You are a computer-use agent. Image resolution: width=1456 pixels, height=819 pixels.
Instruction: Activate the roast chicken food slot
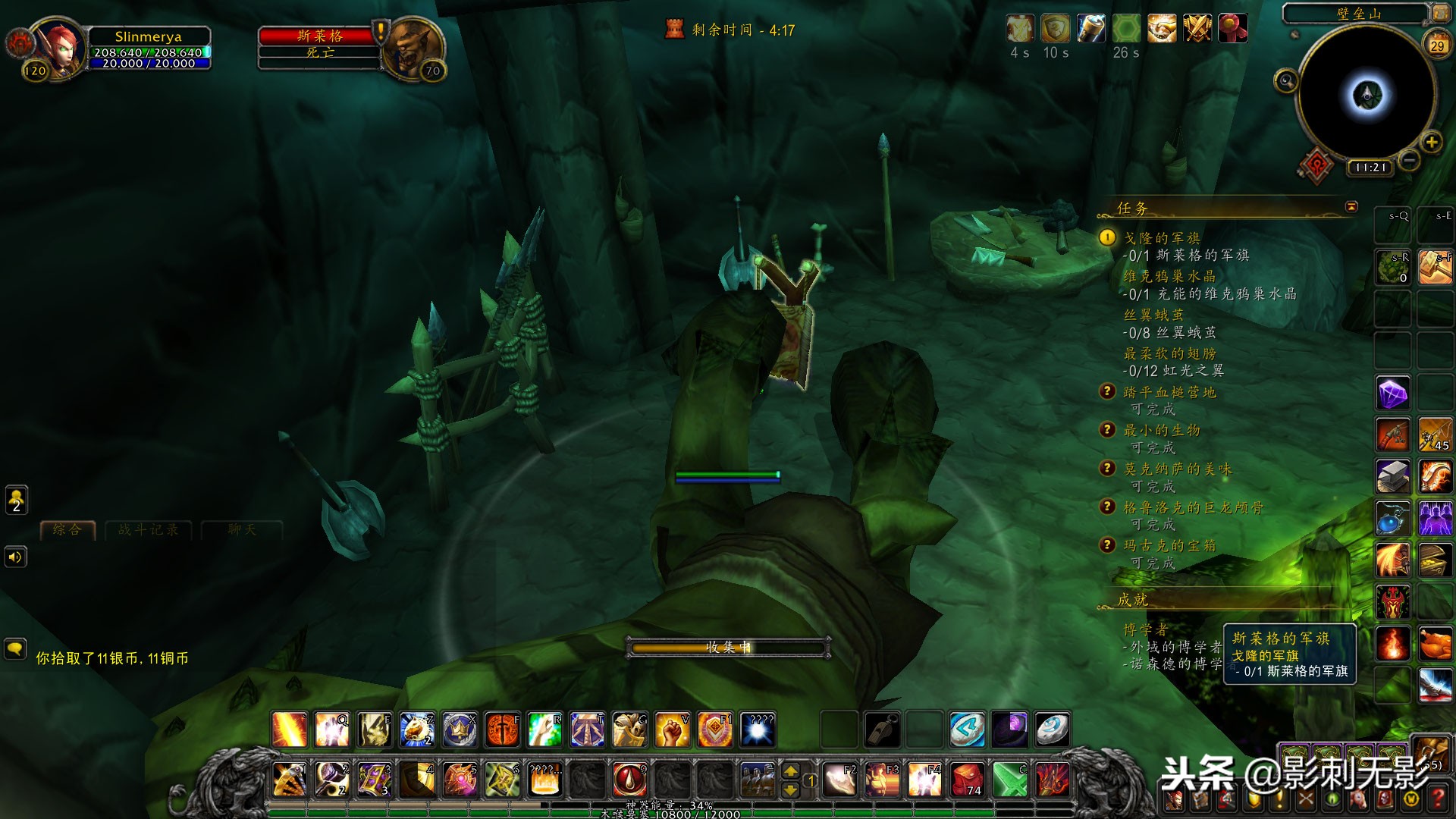tap(1435, 644)
